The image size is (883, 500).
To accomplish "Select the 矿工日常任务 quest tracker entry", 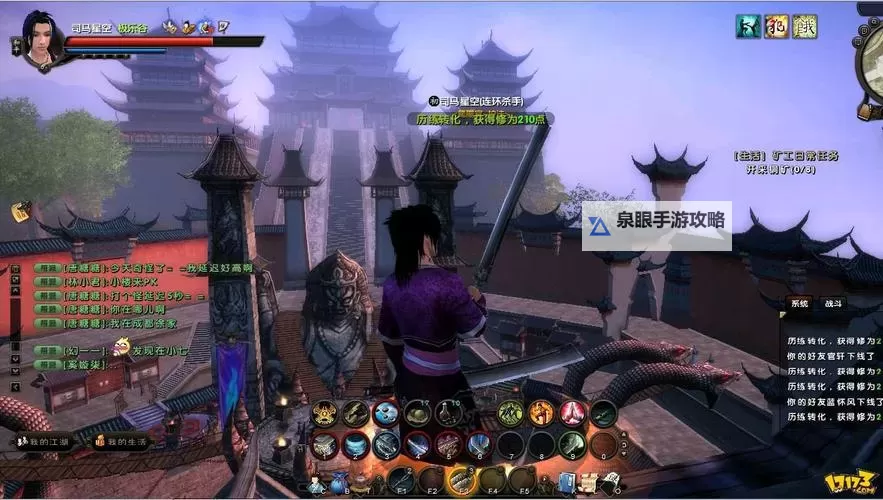I will click(x=785, y=156).
